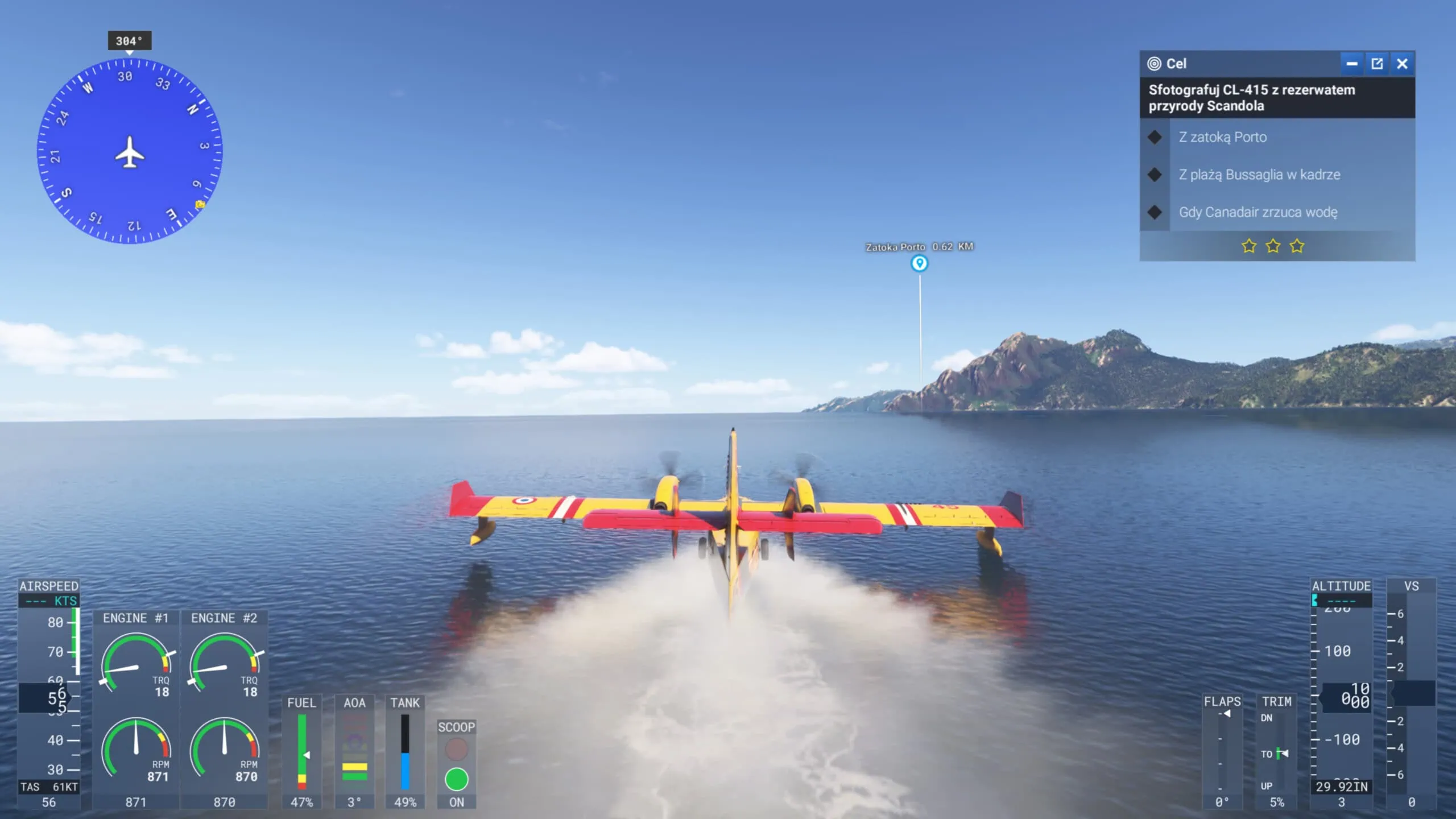Viewport: 1456px width, 819px height.
Task: Toggle the 'Gdy Canadair zrzuca wodę' diamond
Action: click(1155, 212)
